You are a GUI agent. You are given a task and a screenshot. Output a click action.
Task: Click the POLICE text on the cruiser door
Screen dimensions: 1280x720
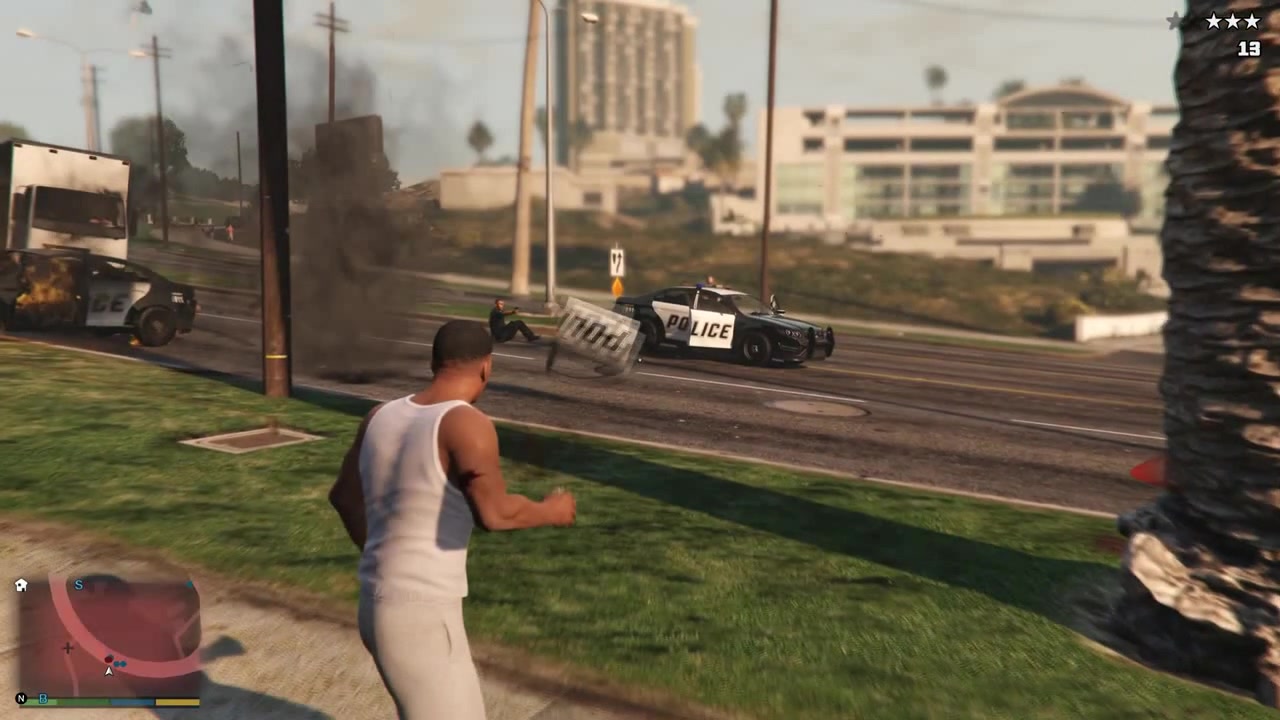point(697,325)
